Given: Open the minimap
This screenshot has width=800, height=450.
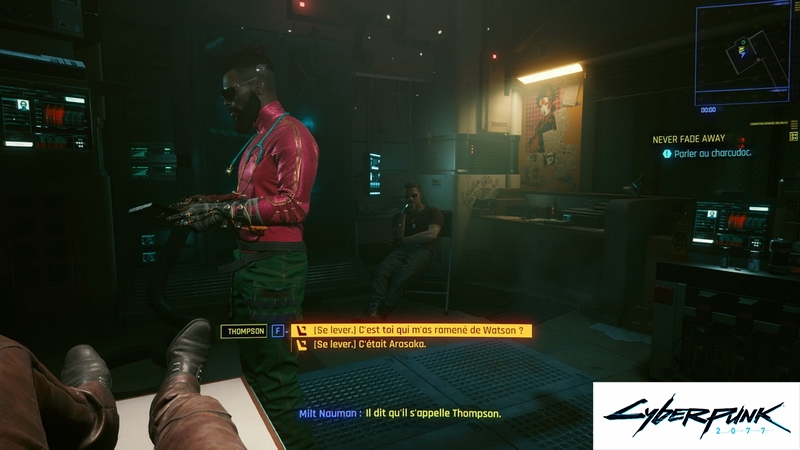Looking at the screenshot, I should pyautogui.click(x=743, y=50).
